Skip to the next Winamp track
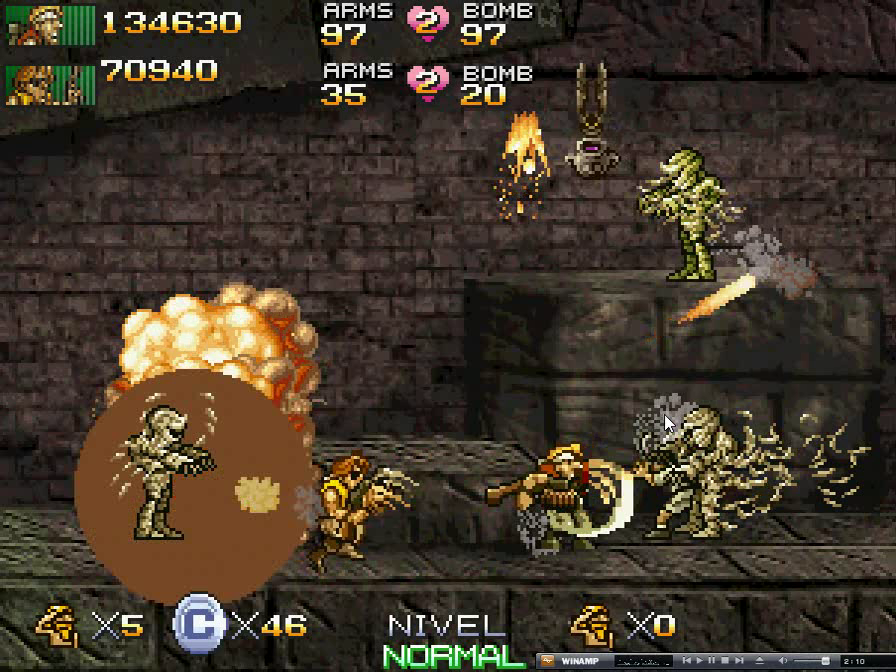Screen dimensions: 896x672 click(739, 661)
